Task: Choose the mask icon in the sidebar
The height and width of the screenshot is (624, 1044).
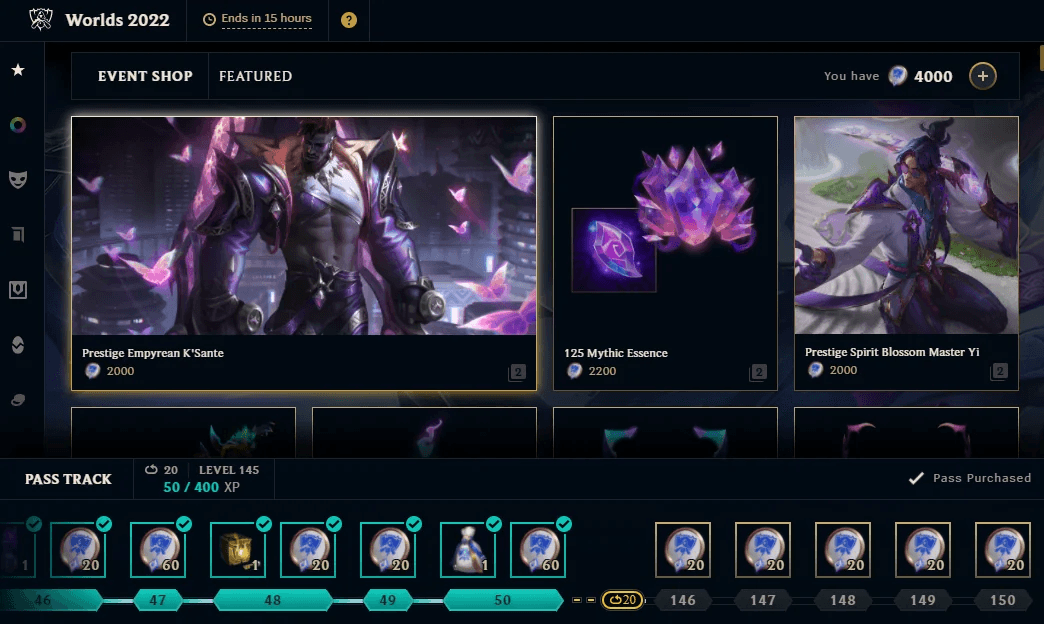Action: pos(18,179)
